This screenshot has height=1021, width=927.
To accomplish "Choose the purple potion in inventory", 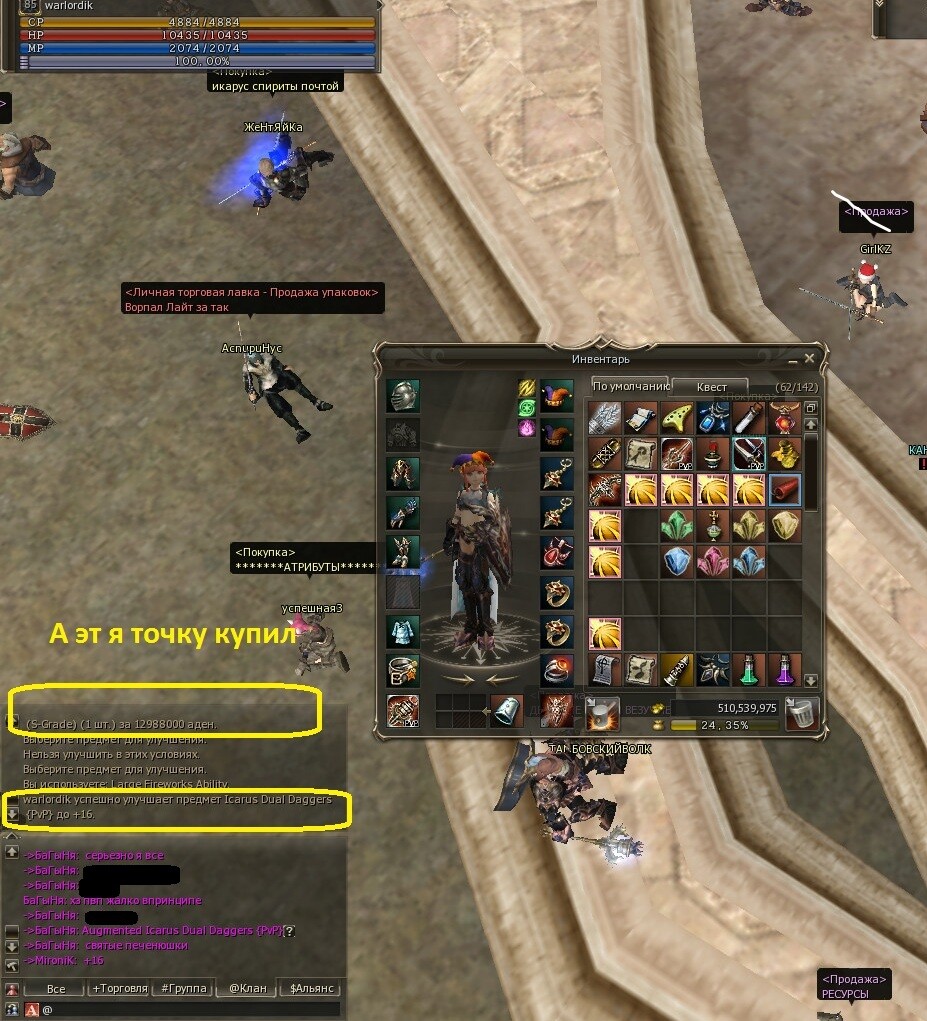I will (x=784, y=669).
